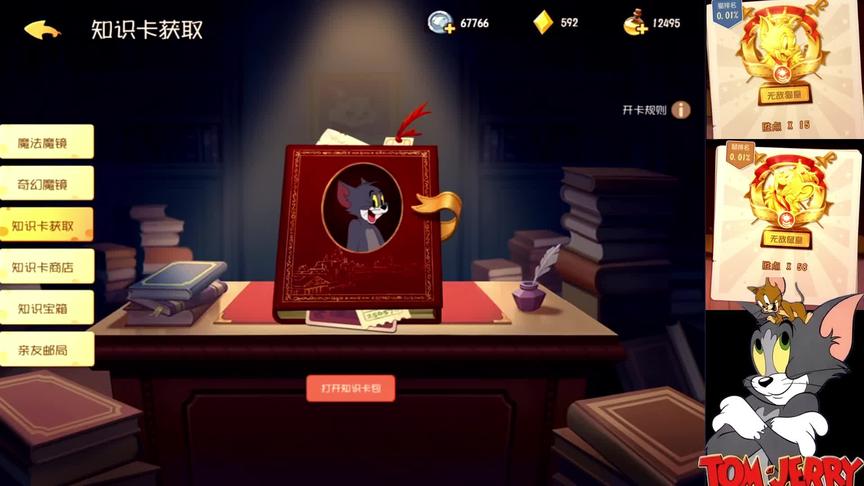The height and width of the screenshot is (486, 864).
Task: Go back with the yellow arrow
Action: (42, 29)
